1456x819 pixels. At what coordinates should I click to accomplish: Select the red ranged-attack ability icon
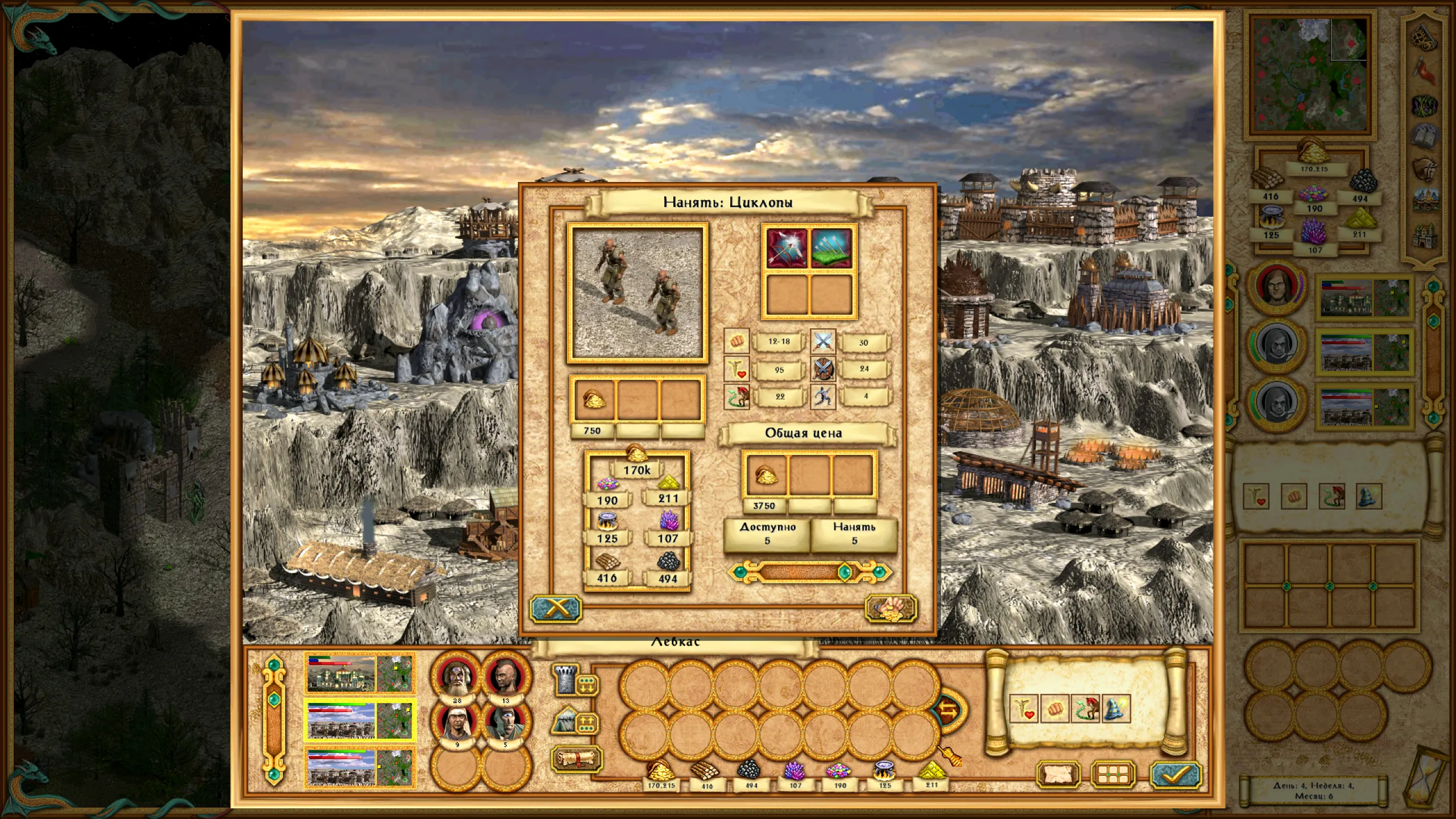click(x=787, y=249)
